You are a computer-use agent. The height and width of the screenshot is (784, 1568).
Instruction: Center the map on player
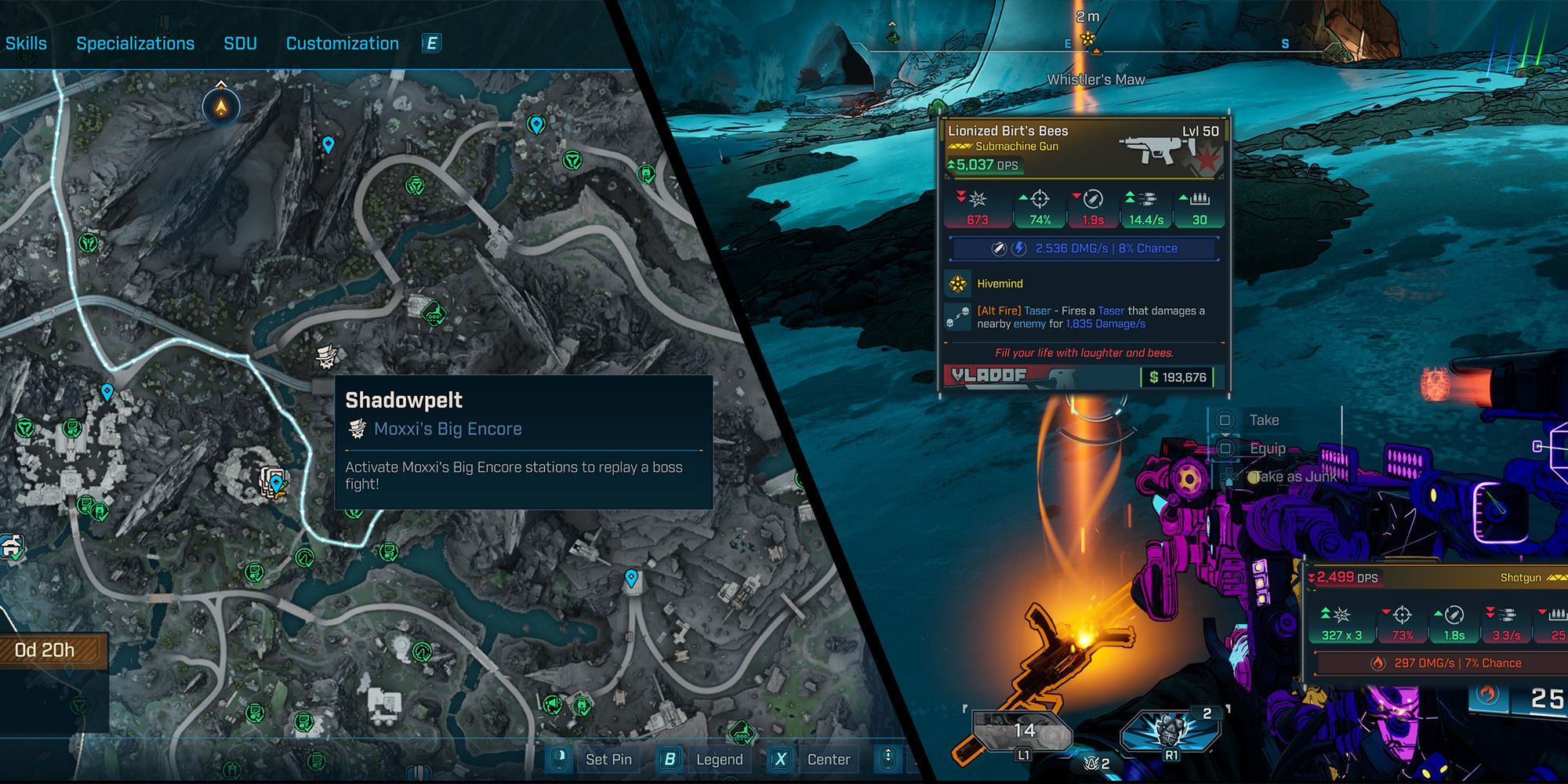828,759
